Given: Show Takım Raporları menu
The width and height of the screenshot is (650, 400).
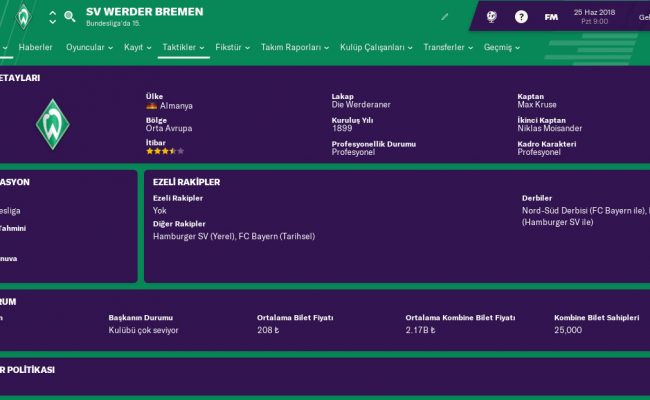Looking at the screenshot, I should pyautogui.click(x=295, y=48).
